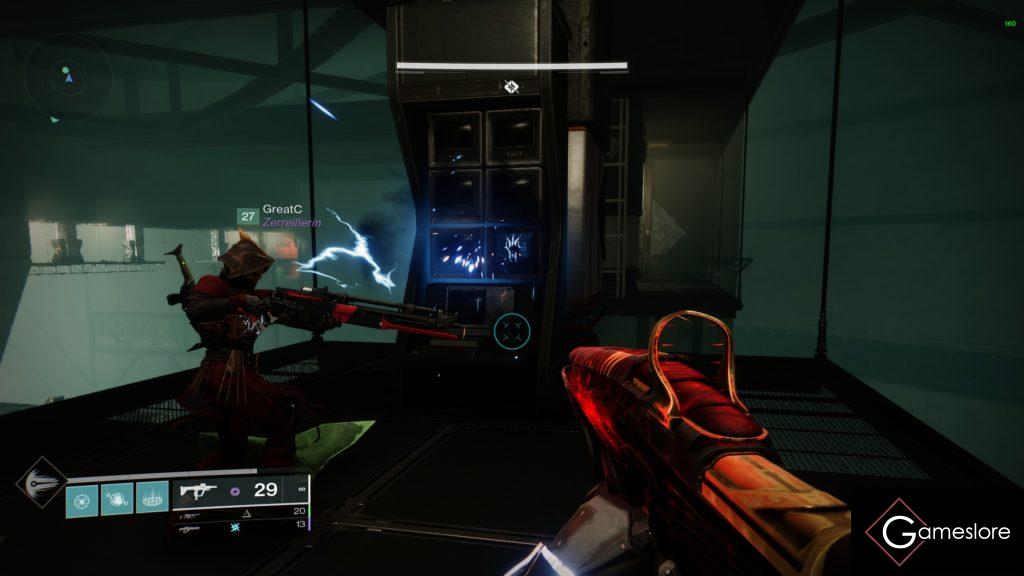Click the GreatC player nameplate
This screenshot has height=576, width=1024.
pyautogui.click(x=278, y=210)
